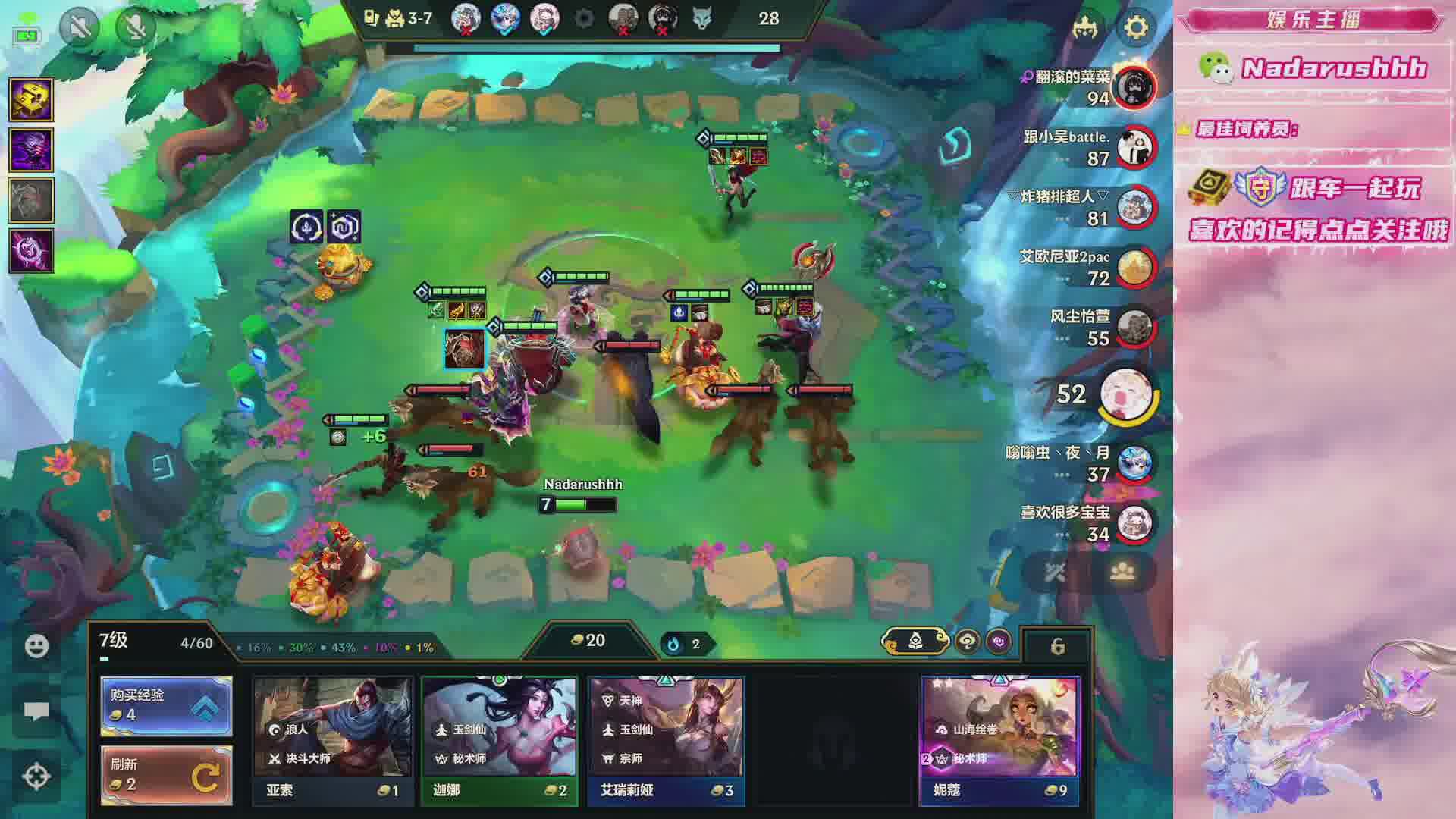Select 艾欧尼亚2pac in the scoreboard
1456x819 pixels.
coord(1134,267)
